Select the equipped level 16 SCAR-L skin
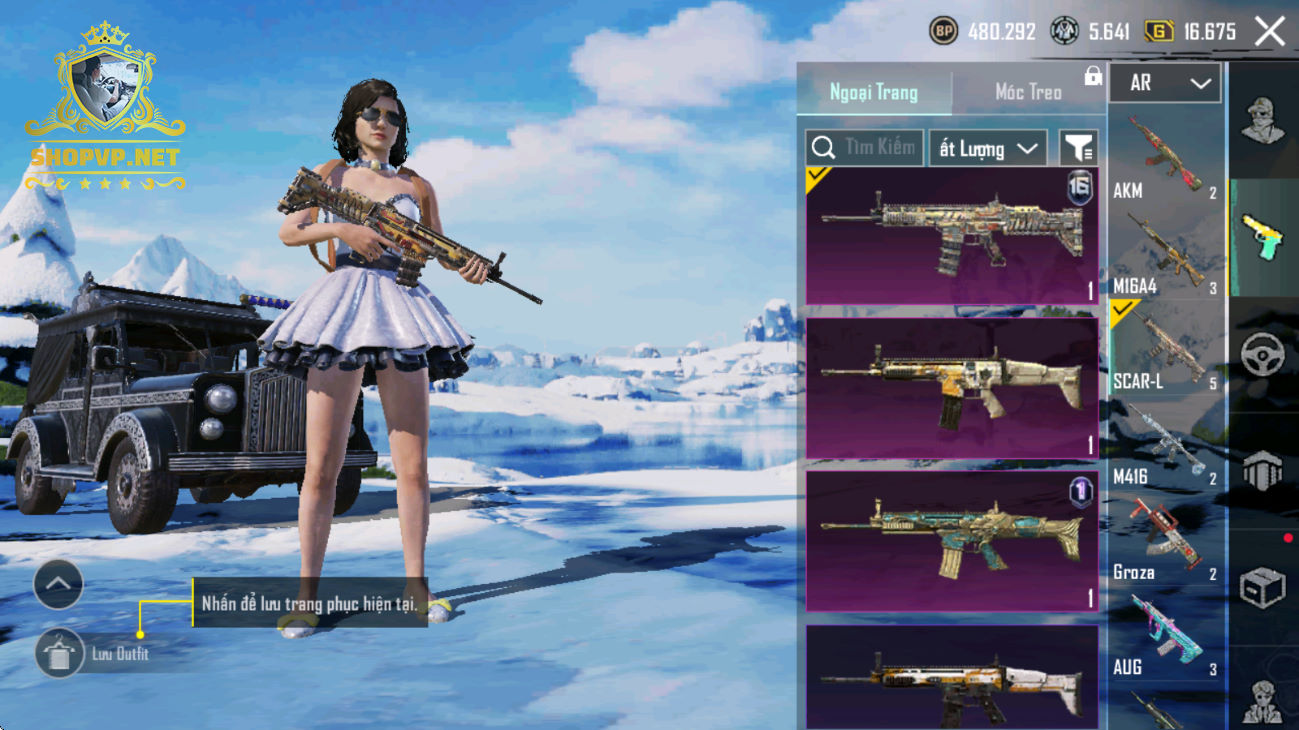Screen dimensions: 1299x730 pyautogui.click(x=951, y=236)
